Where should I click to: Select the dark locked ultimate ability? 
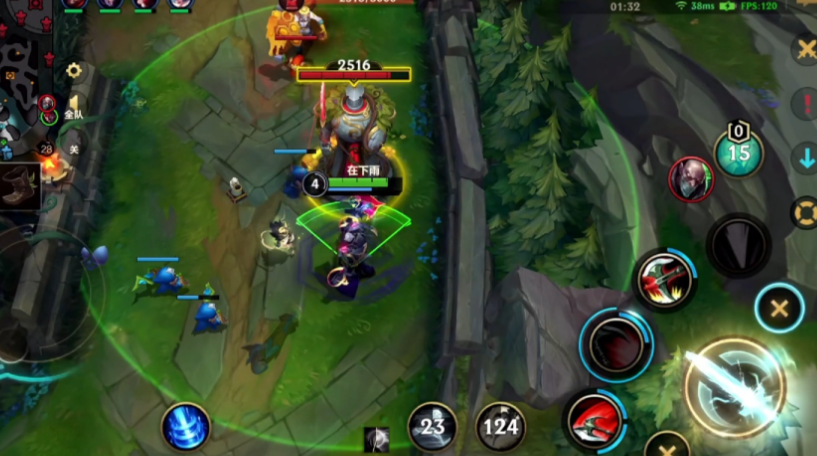[738, 246]
